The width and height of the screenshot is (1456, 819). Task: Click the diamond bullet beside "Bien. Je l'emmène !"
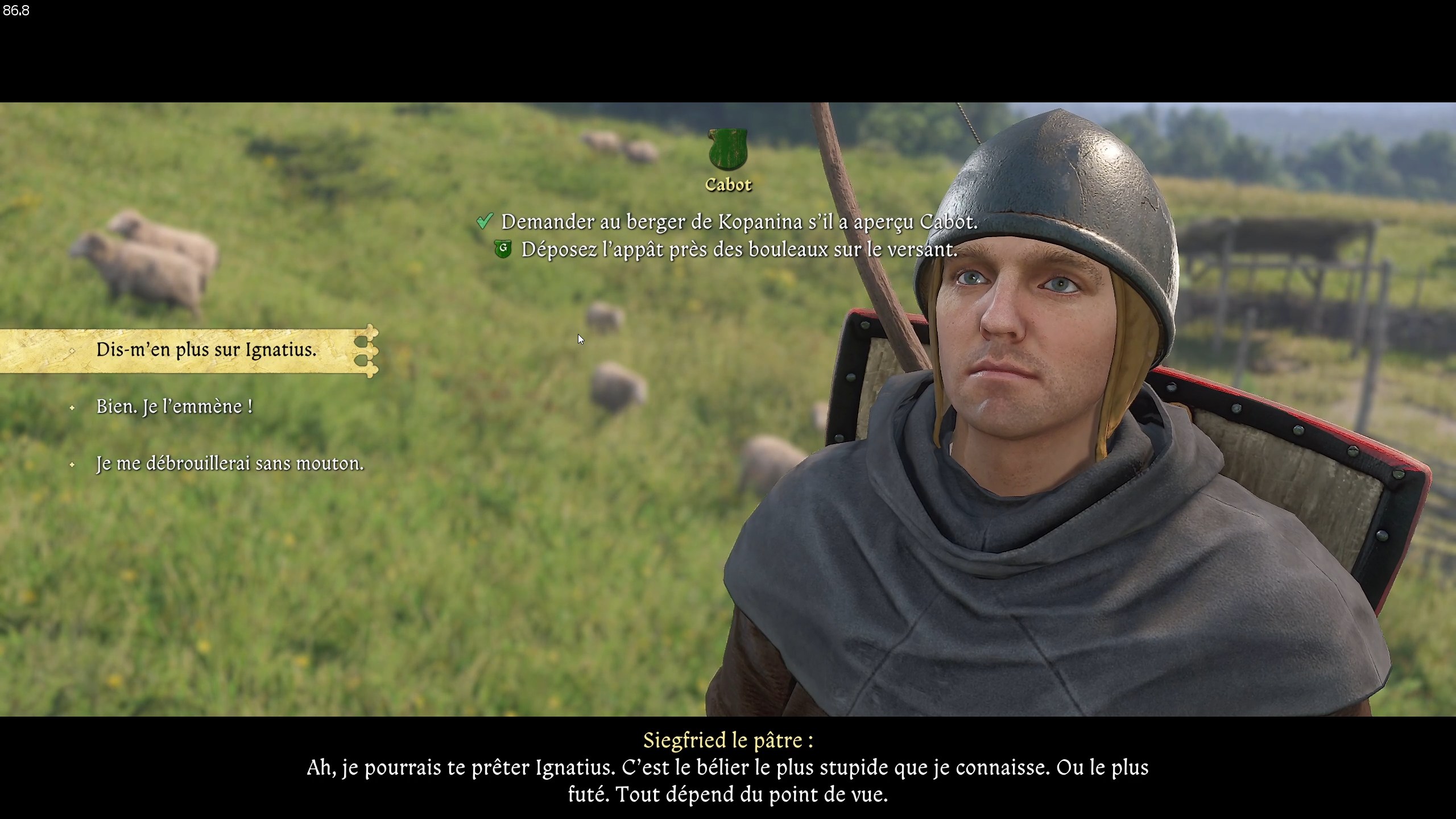click(73, 407)
